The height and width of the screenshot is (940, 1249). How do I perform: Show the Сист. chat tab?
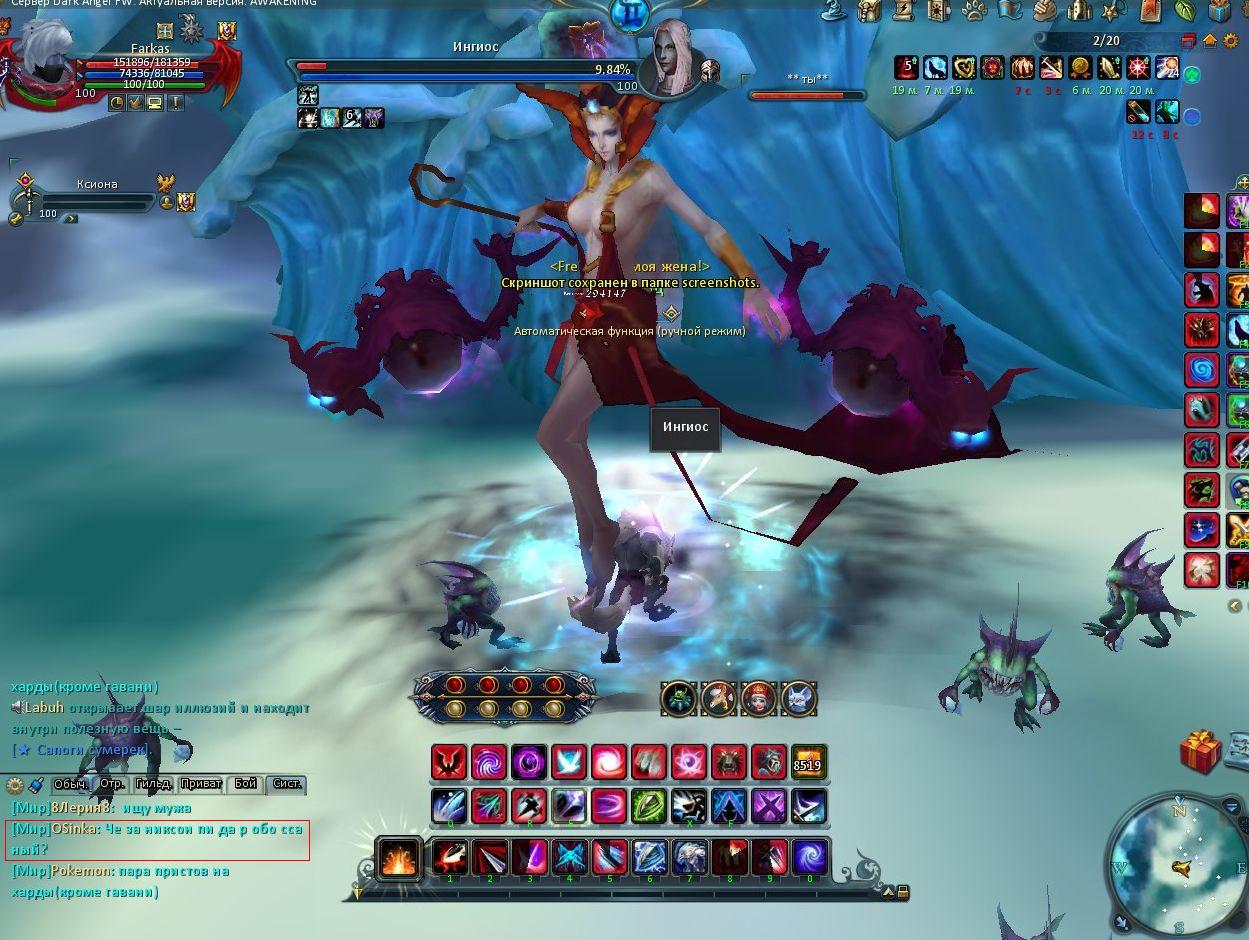pos(287,784)
